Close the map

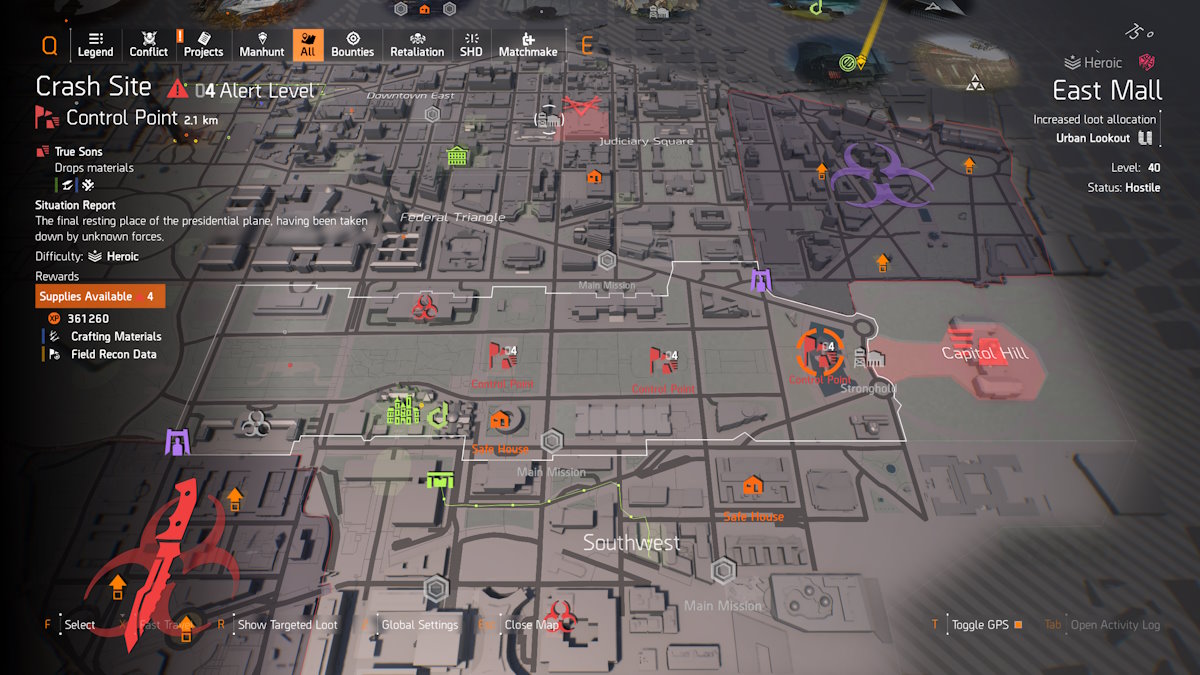[532, 625]
